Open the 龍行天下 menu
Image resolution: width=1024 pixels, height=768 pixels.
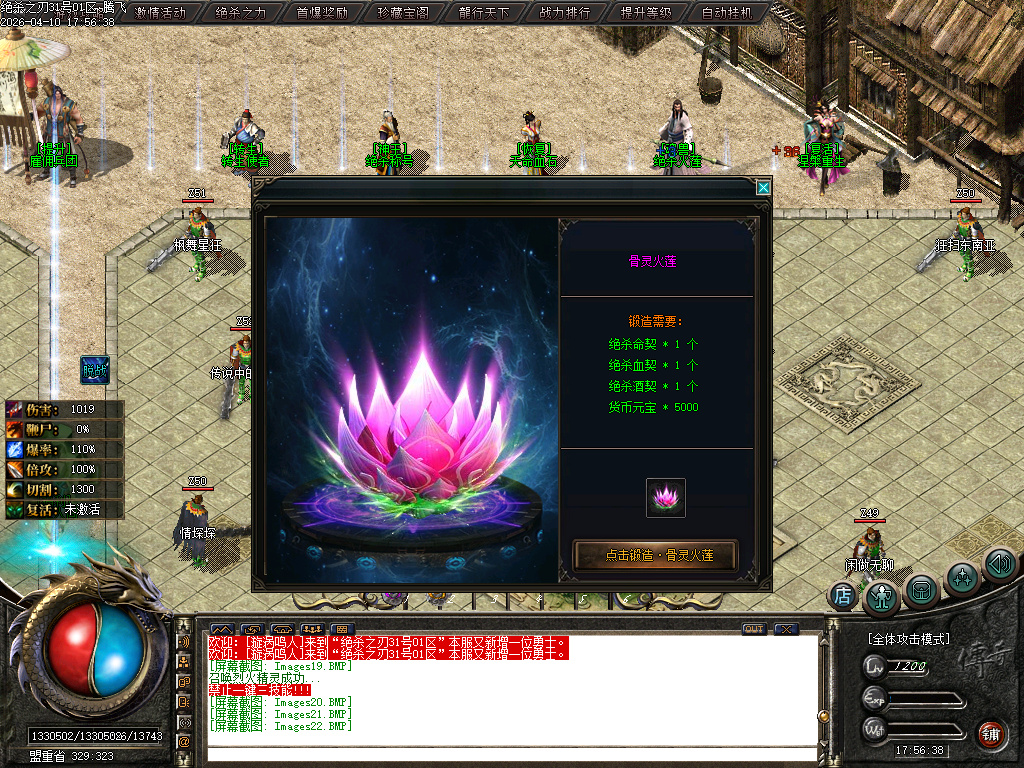pyautogui.click(x=484, y=13)
